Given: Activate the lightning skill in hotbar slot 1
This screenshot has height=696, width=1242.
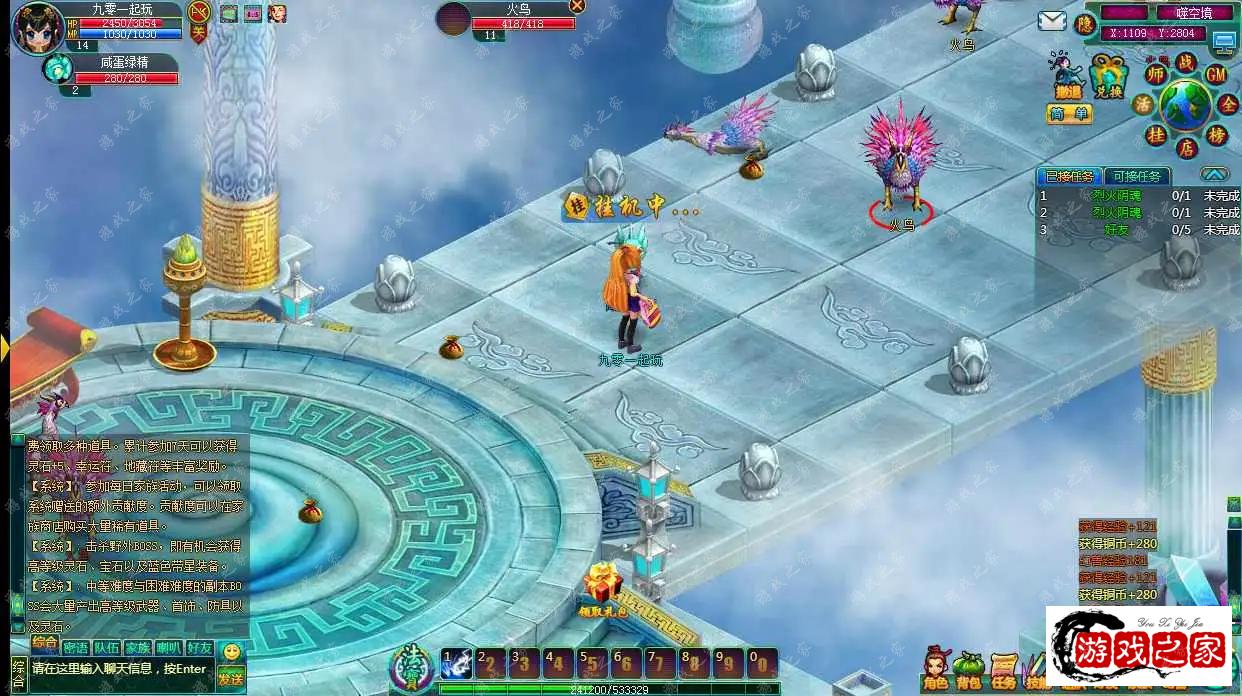Looking at the screenshot, I should [x=457, y=662].
